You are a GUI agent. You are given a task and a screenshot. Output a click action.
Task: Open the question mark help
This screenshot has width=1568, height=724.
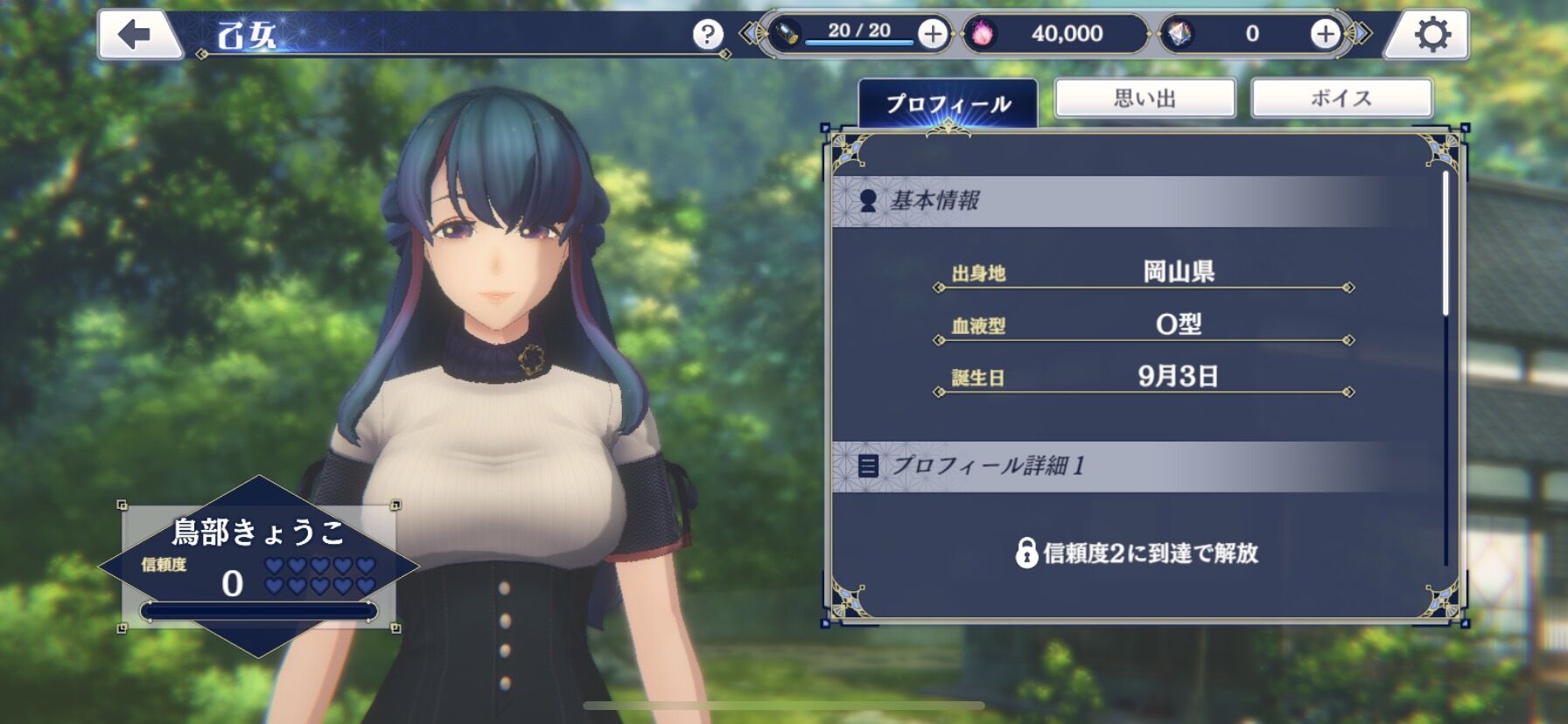tap(707, 35)
